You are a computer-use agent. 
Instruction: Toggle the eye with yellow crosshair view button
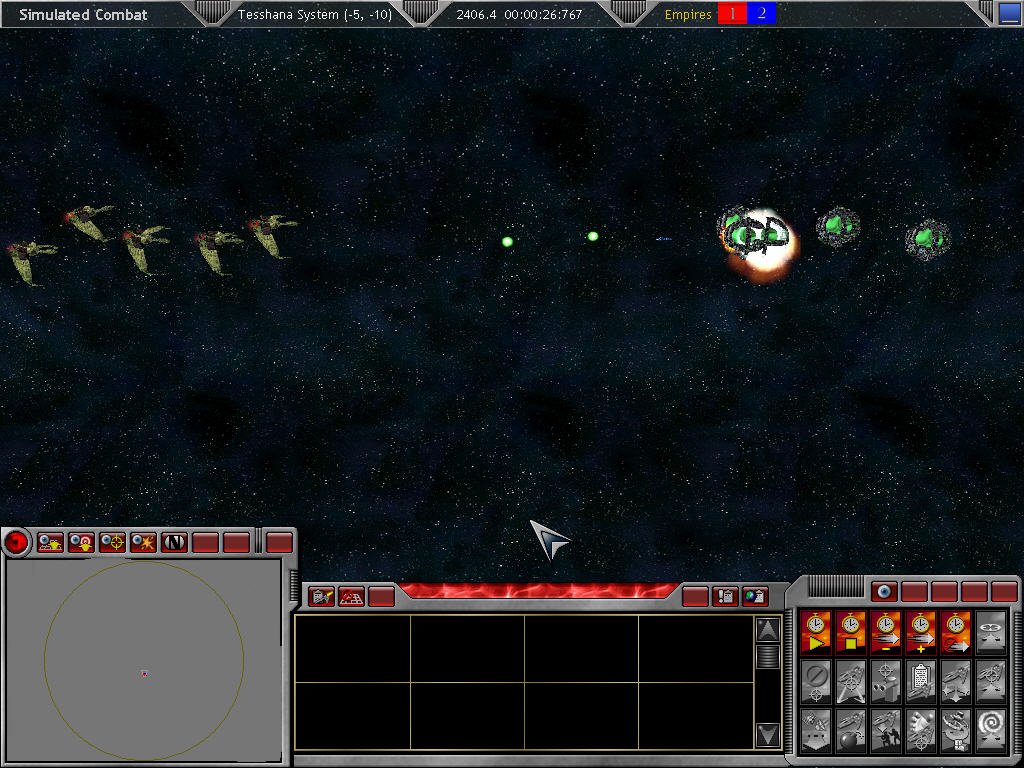(113, 543)
